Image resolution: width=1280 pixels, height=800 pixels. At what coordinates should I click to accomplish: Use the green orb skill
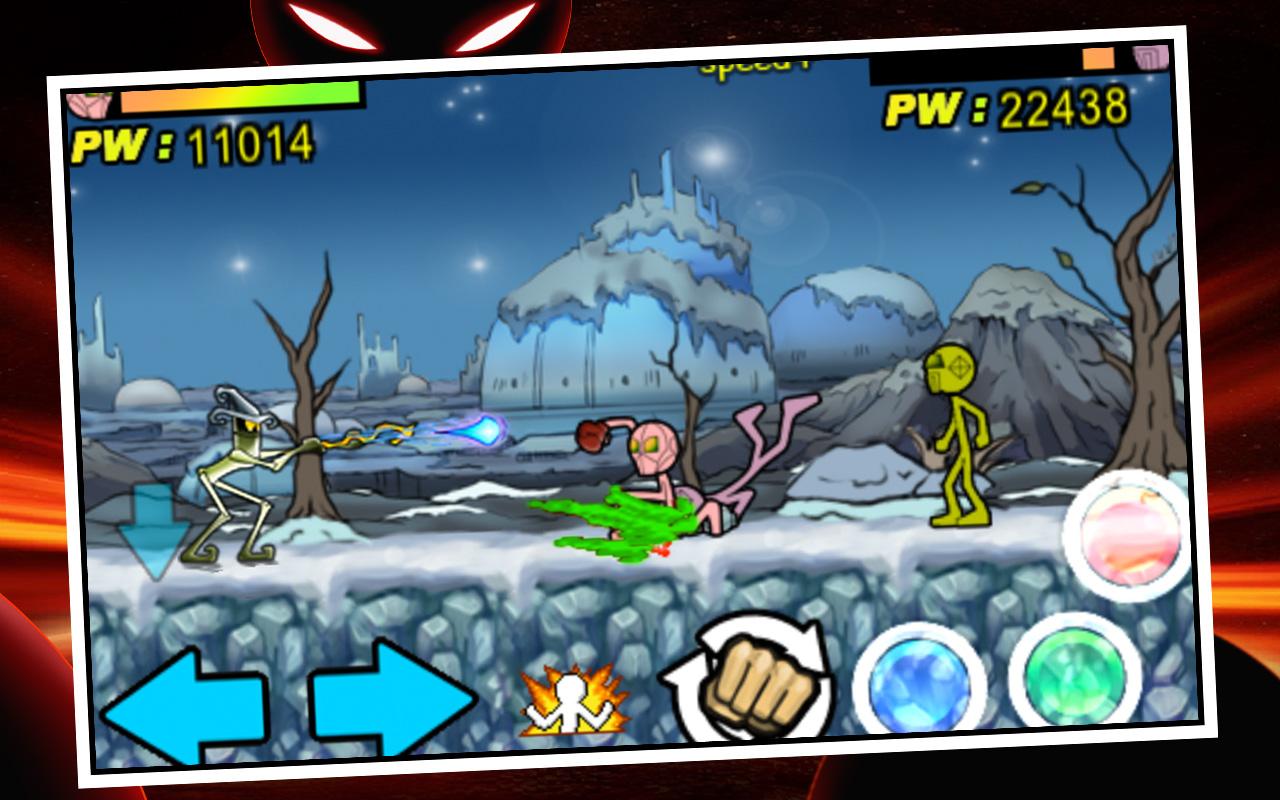click(1073, 671)
